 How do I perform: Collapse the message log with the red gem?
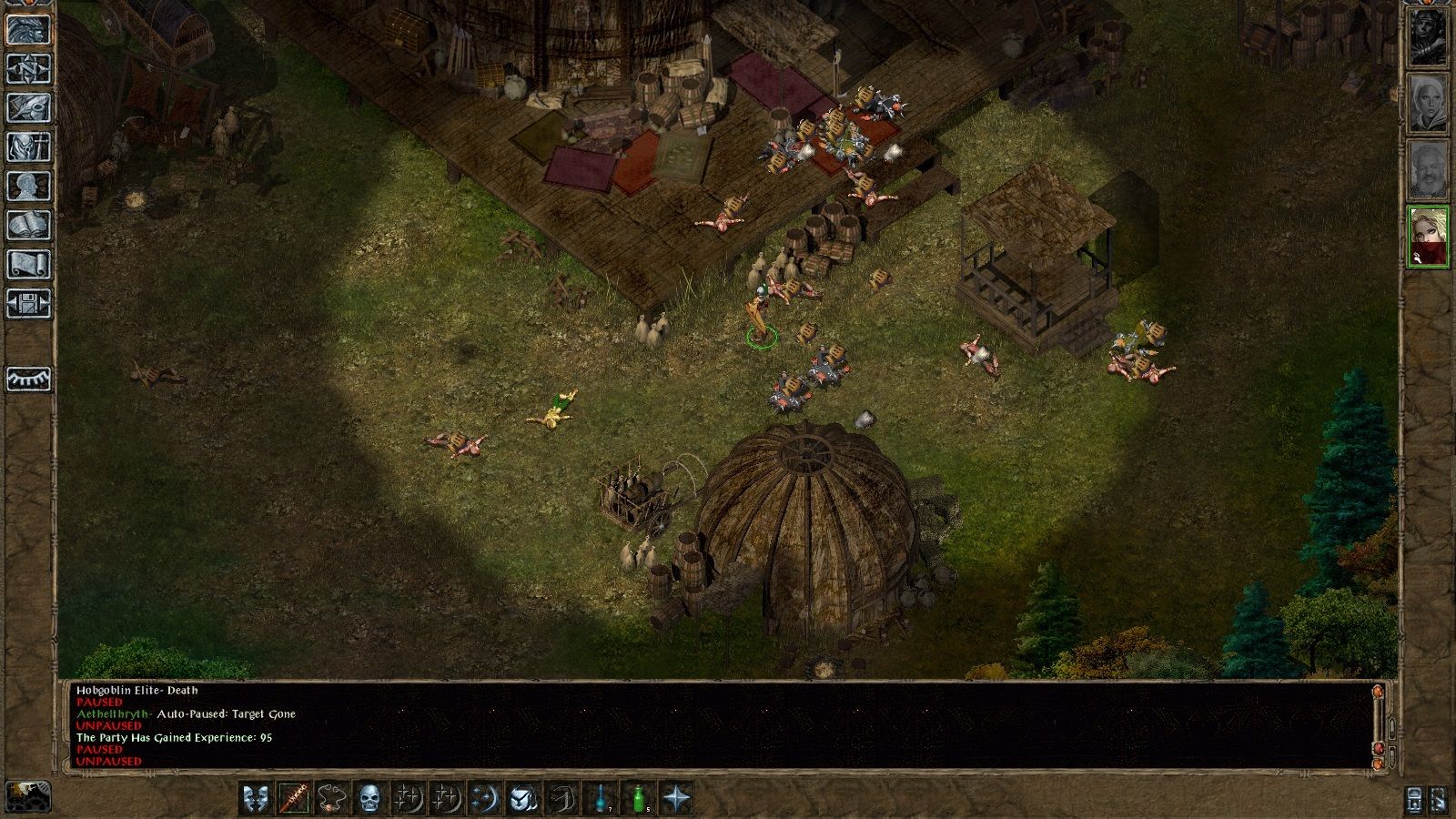(x=1378, y=747)
